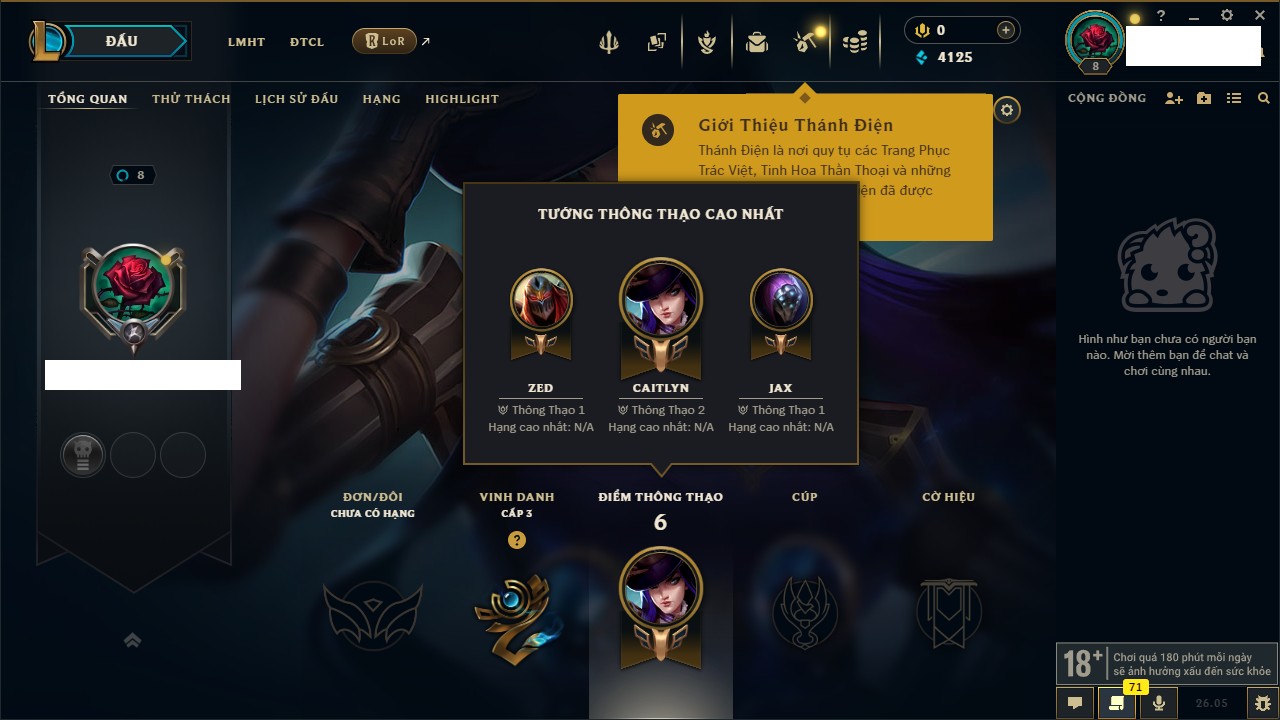
Task: Open the Thử Thách tab
Action: 191,99
